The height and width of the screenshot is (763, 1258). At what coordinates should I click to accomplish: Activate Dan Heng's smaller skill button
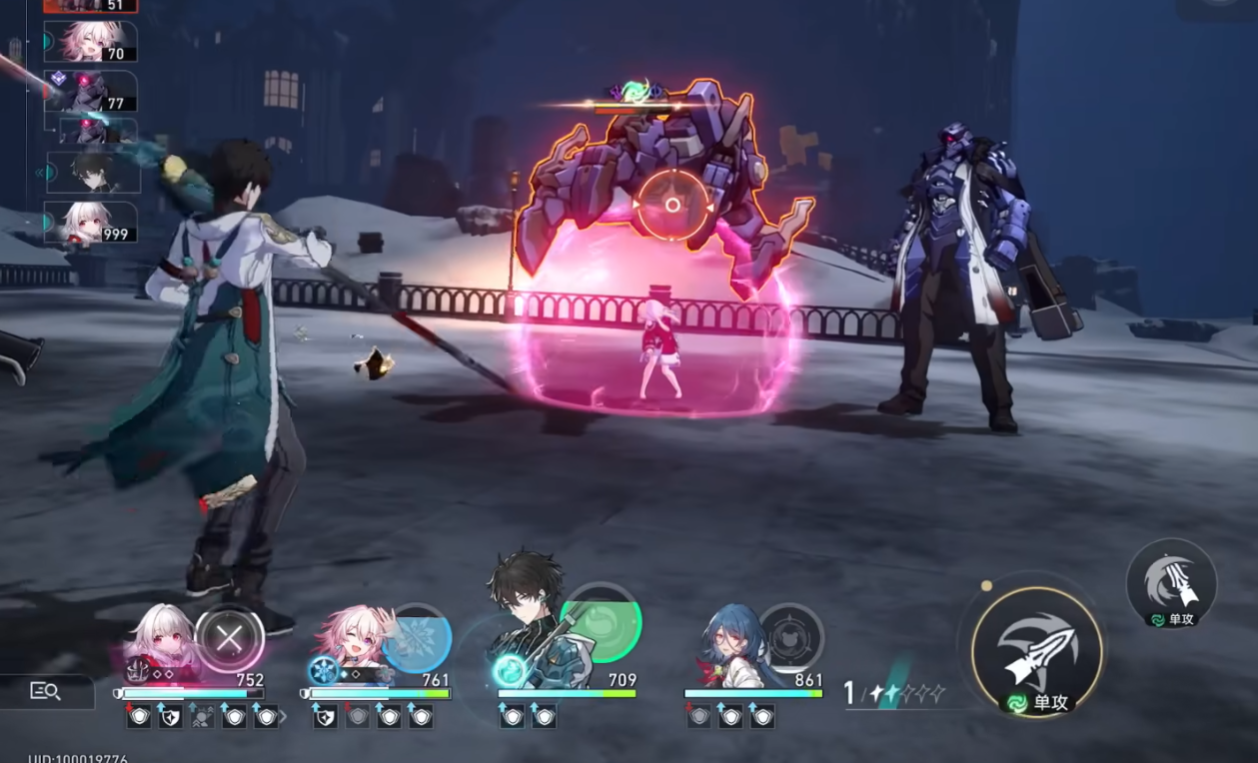click(x=1171, y=582)
